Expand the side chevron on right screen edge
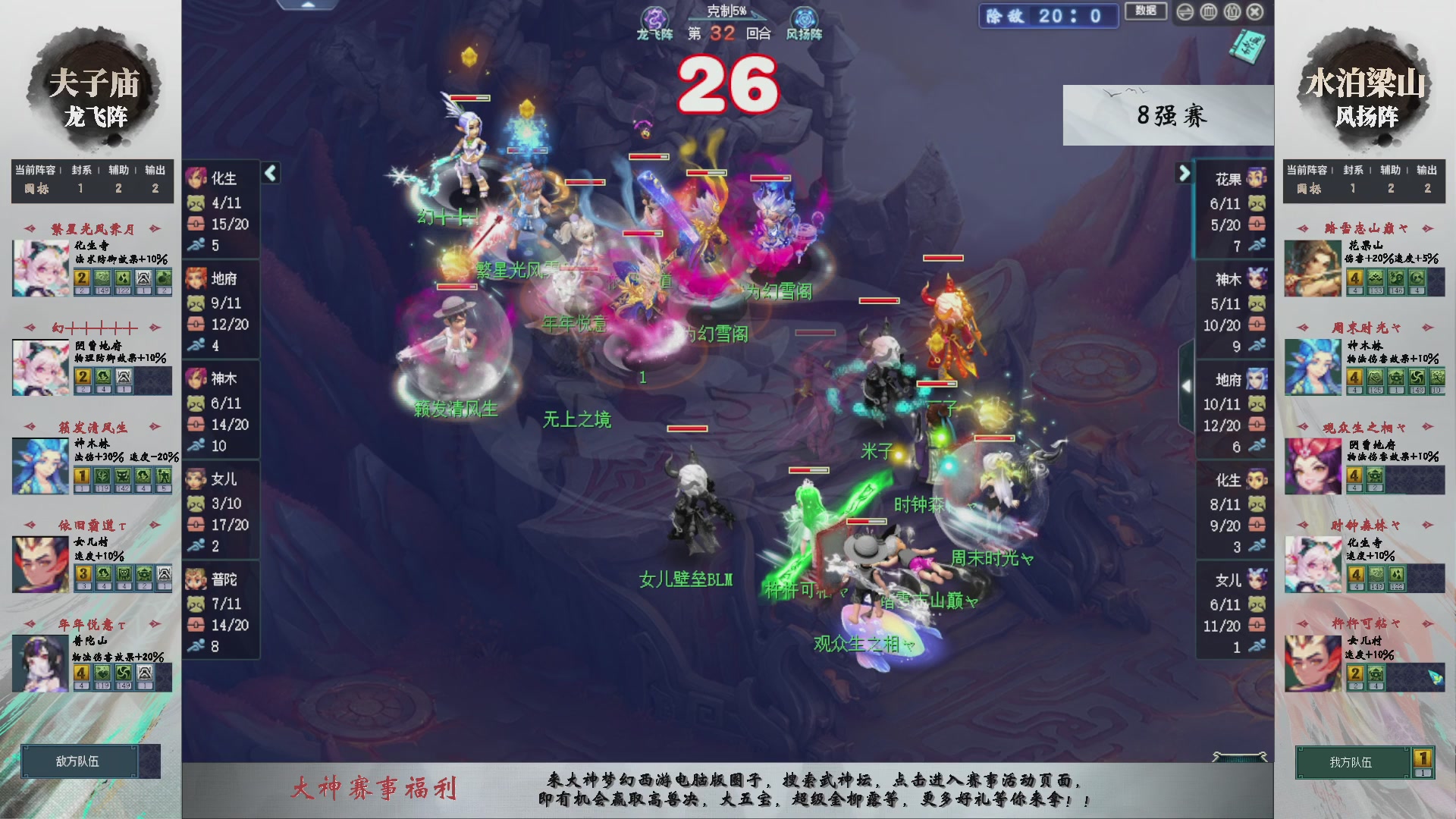1456x819 pixels. point(1187,385)
